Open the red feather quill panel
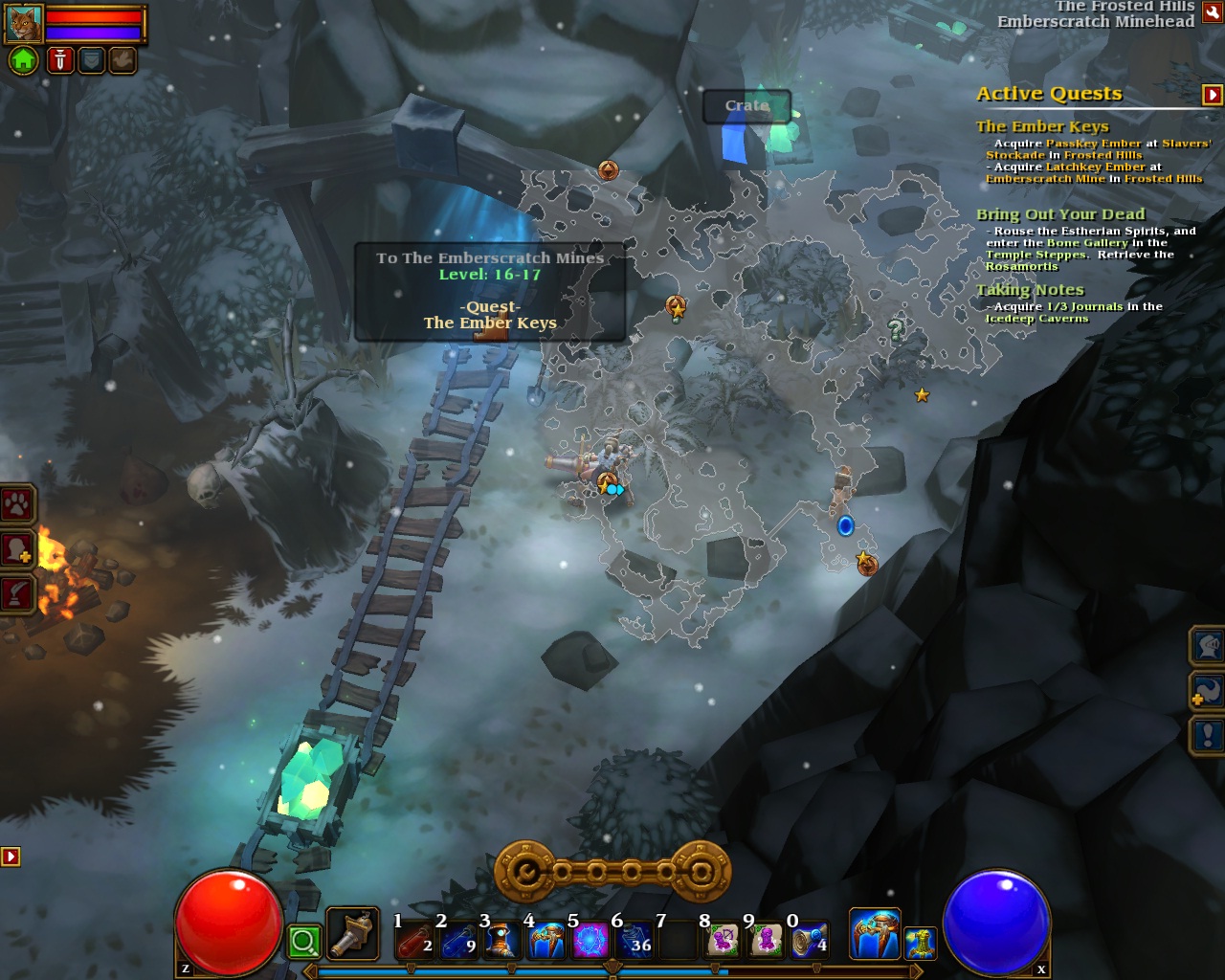 point(17,594)
